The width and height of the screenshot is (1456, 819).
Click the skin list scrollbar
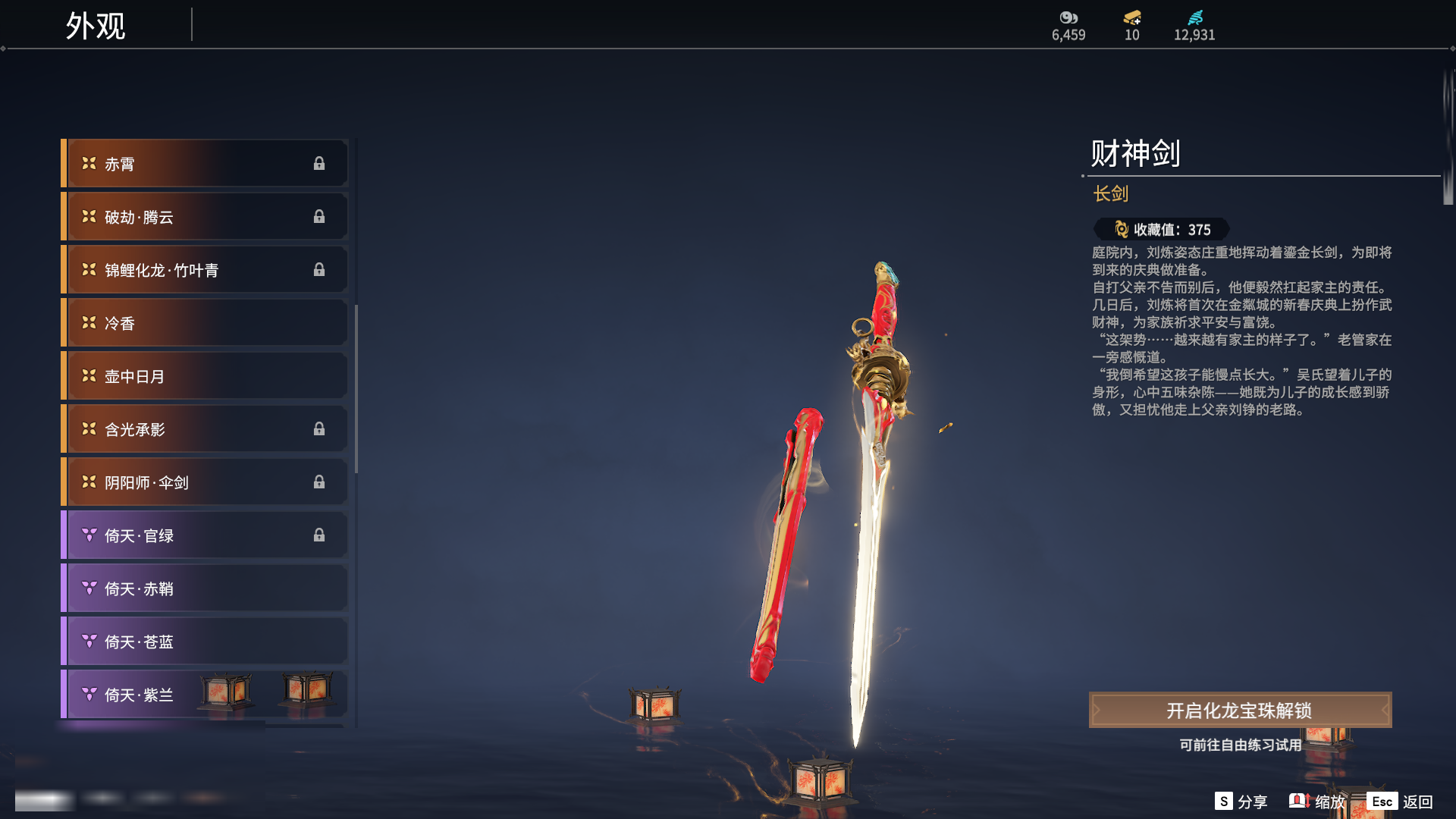click(x=356, y=388)
